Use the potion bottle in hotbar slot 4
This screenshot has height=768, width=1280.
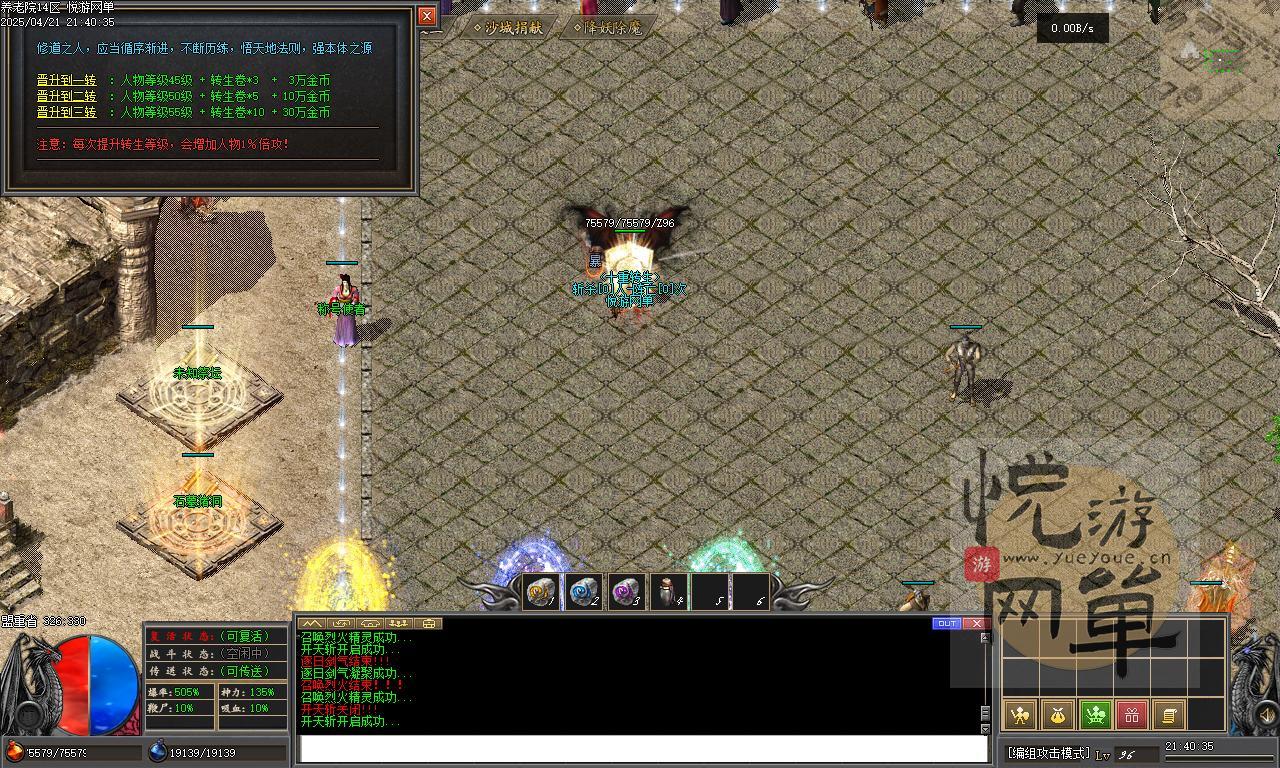(668, 592)
